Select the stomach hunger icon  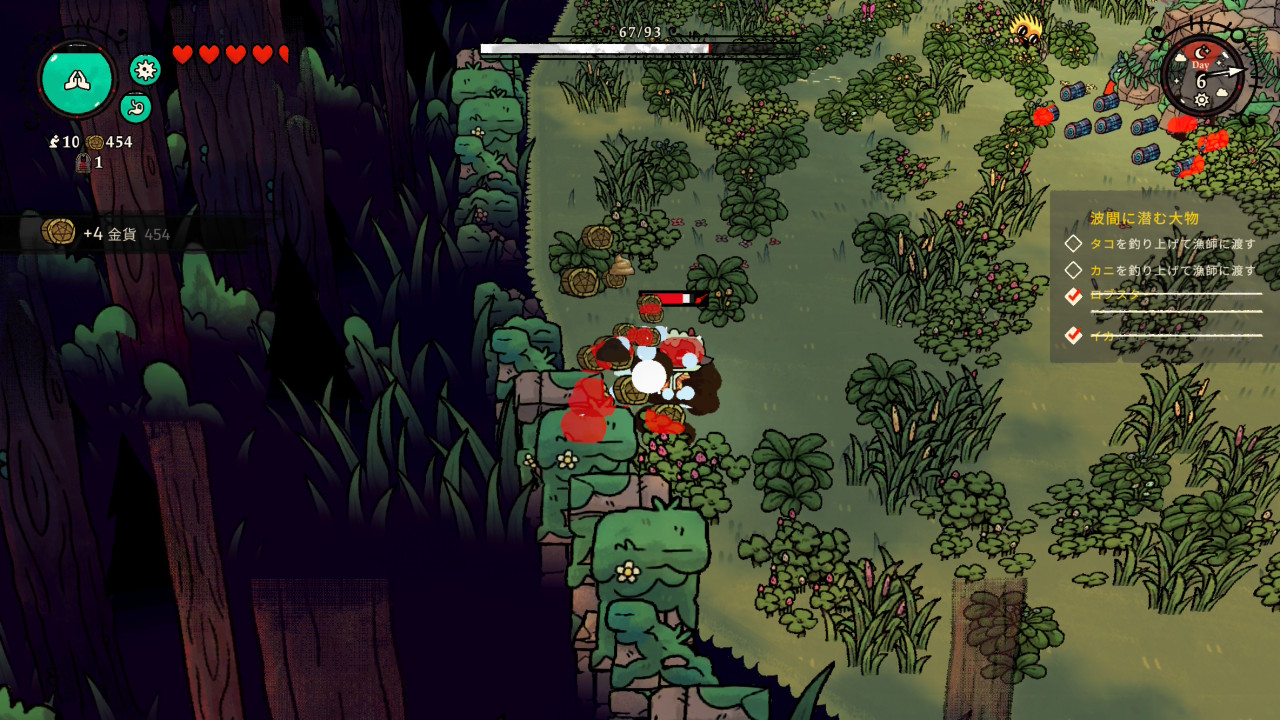click(136, 107)
